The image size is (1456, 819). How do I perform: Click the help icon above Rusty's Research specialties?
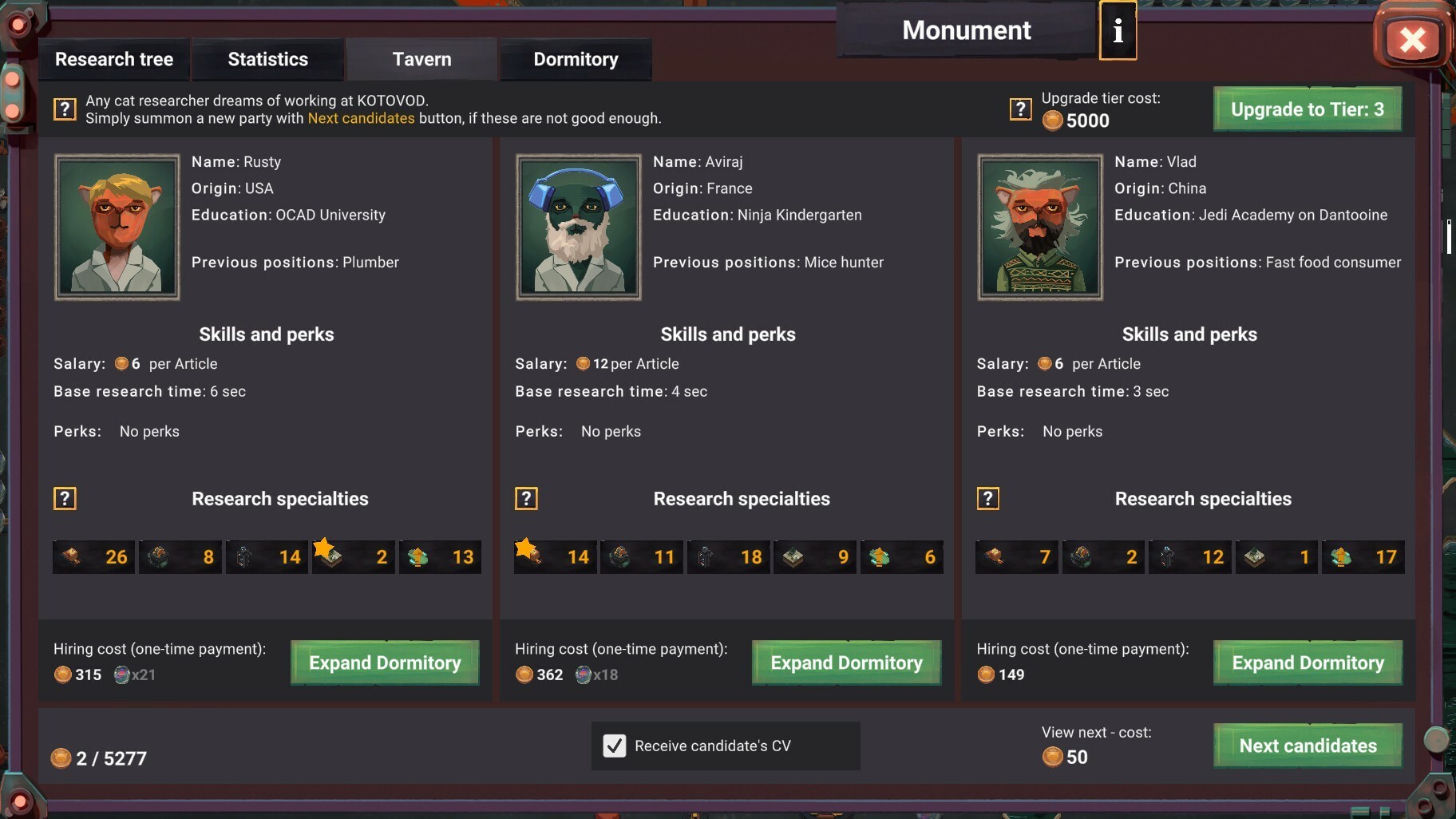pos(65,498)
